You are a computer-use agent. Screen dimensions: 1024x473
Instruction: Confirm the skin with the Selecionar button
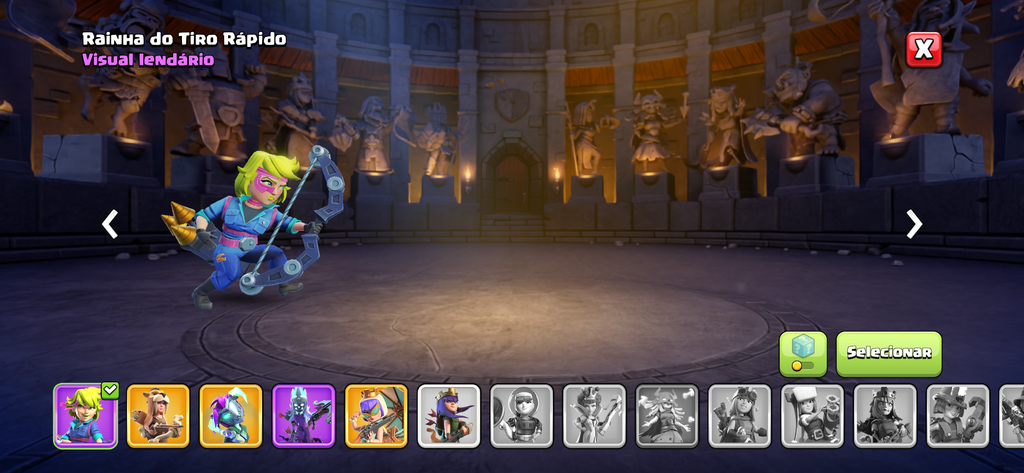pyautogui.click(x=889, y=353)
